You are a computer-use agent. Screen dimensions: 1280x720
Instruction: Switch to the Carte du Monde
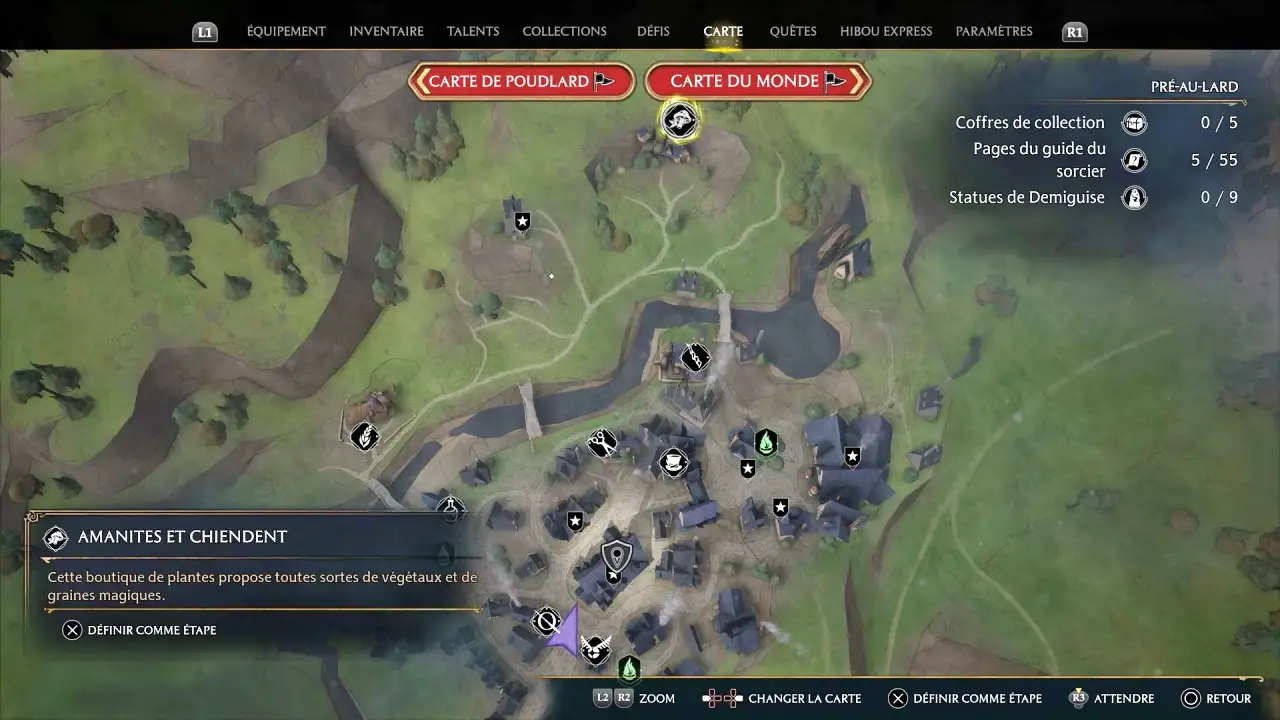[758, 81]
